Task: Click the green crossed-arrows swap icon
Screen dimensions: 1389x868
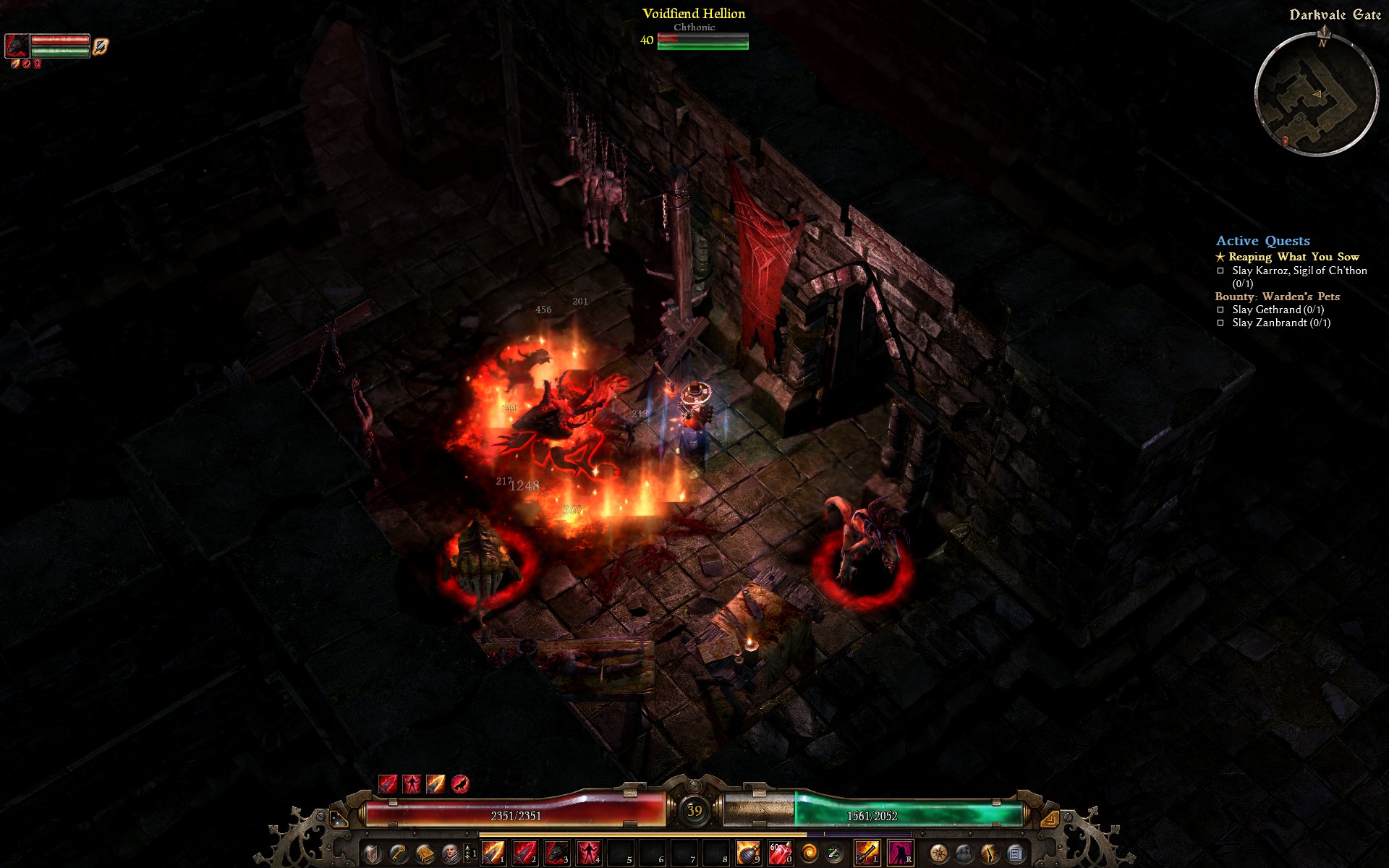Action: click(x=834, y=854)
